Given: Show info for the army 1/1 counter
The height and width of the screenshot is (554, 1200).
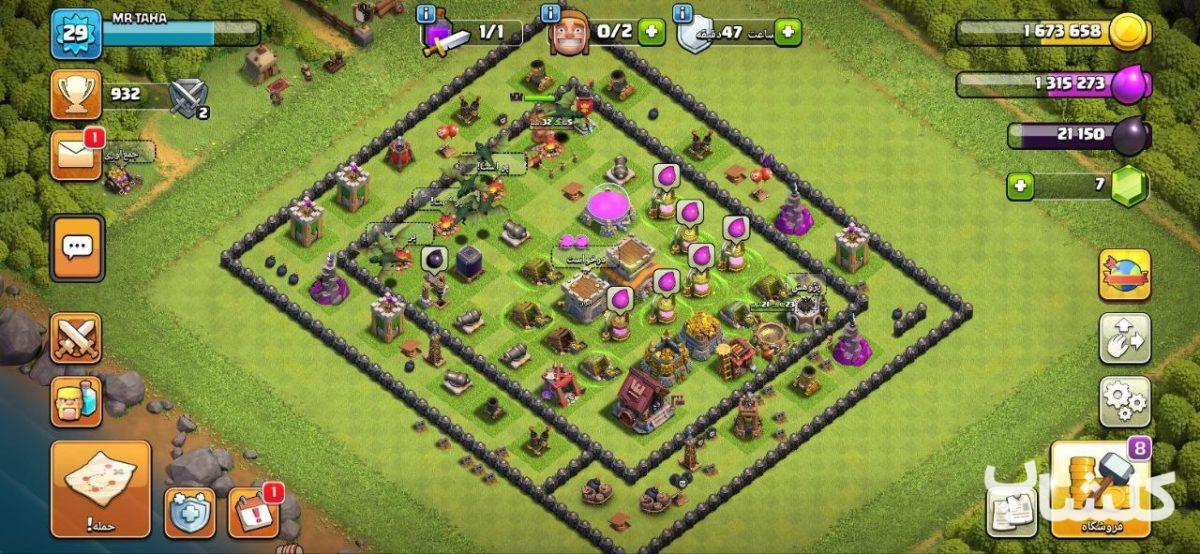Looking at the screenshot, I should 428,14.
